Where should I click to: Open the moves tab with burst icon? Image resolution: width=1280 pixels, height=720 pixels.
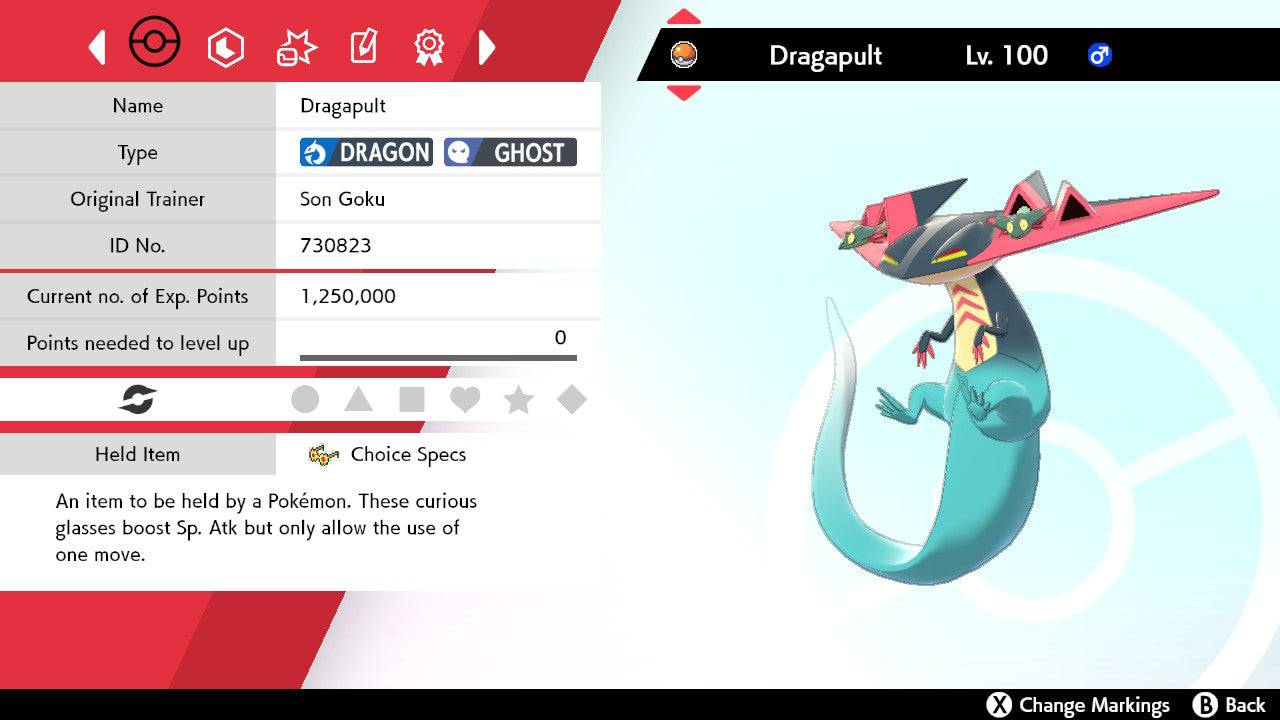coord(296,47)
